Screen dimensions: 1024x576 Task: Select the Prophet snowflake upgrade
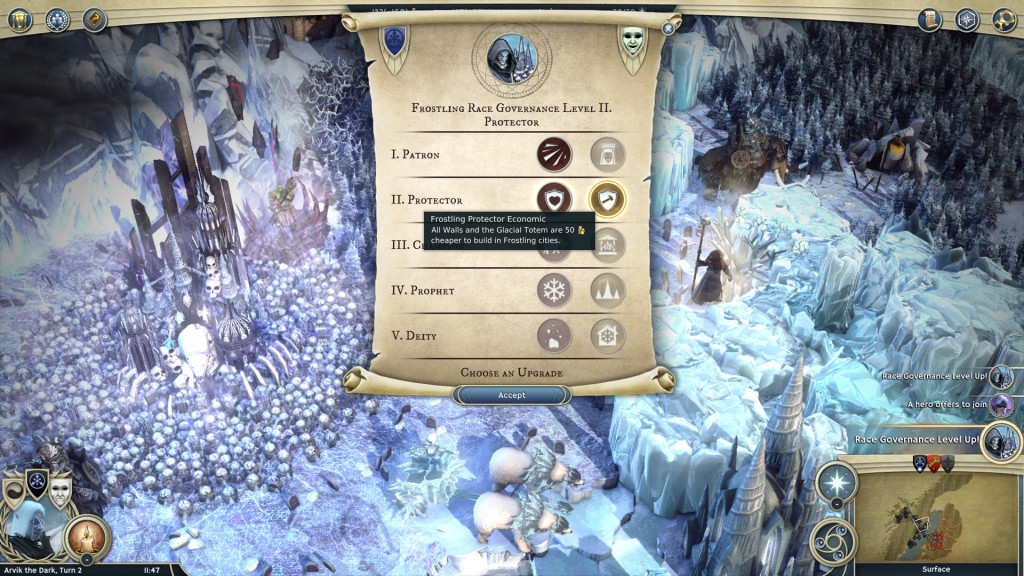click(554, 291)
